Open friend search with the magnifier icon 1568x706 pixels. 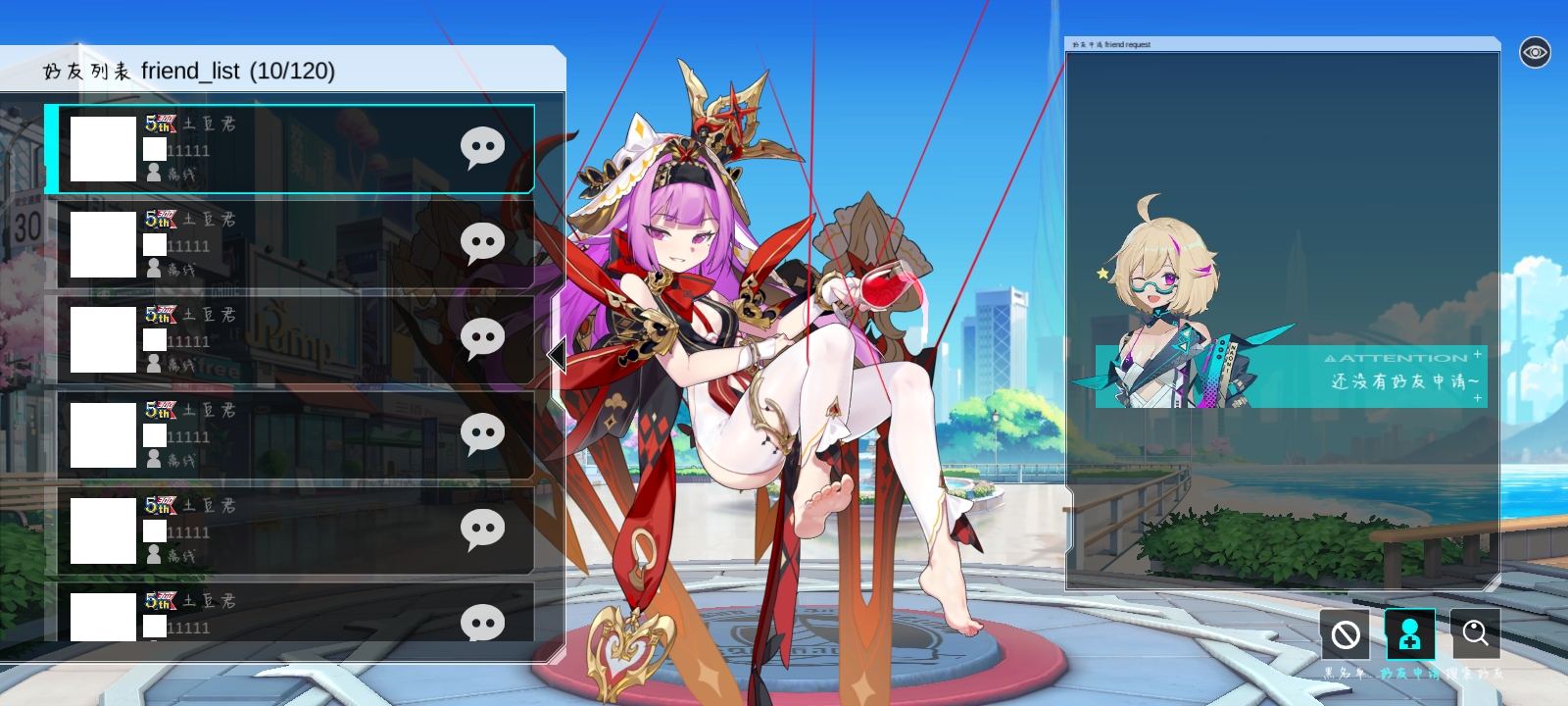(x=1476, y=634)
